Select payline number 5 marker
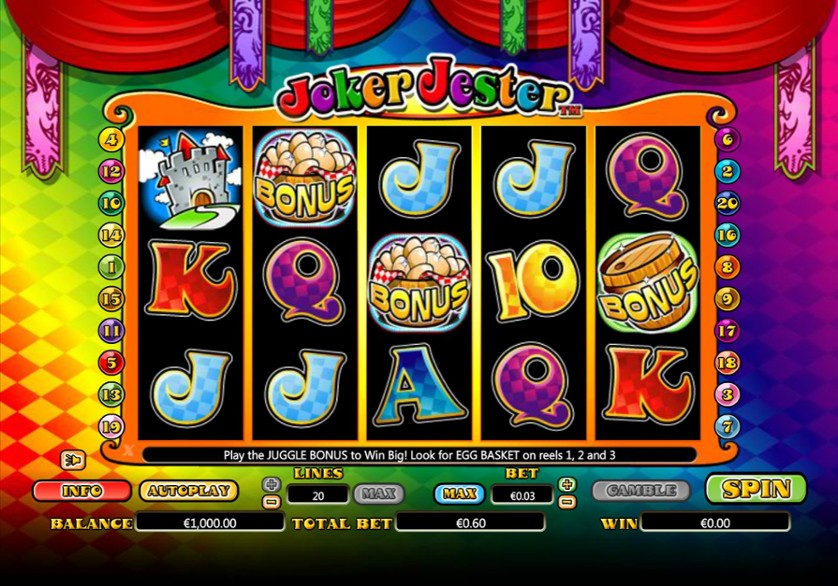Screen dimensions: 838x586 tap(111, 363)
